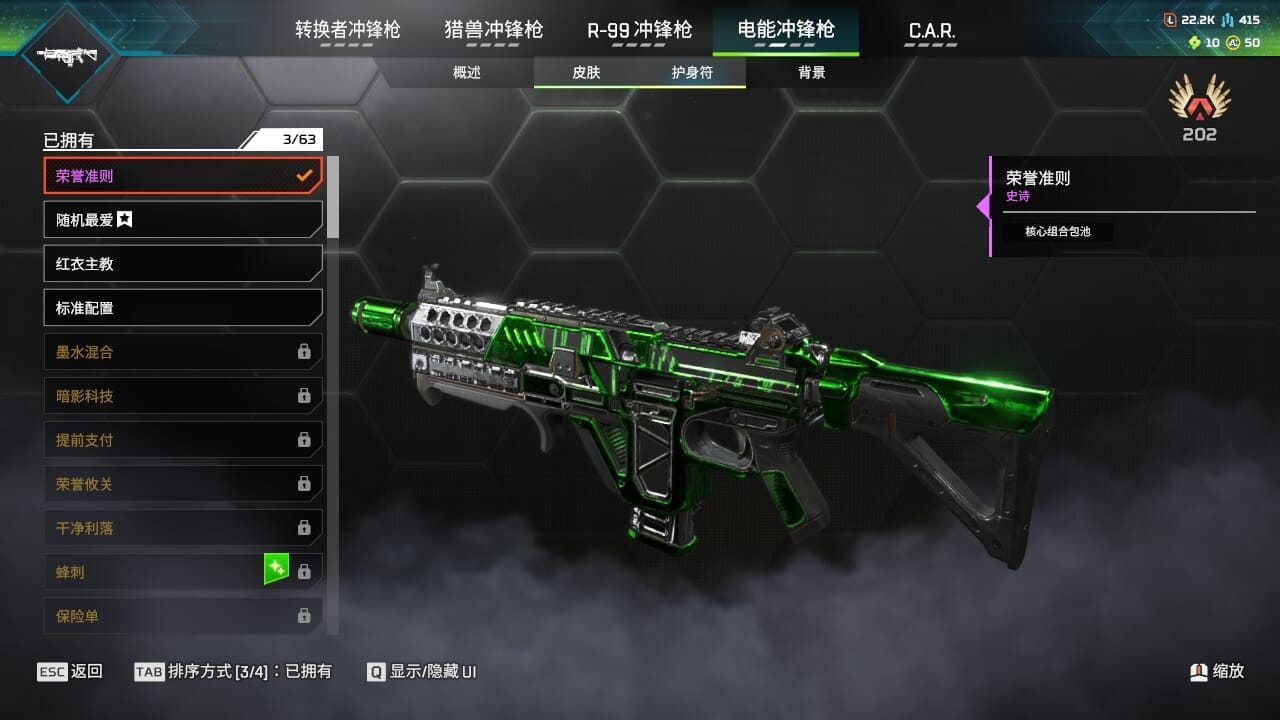The width and height of the screenshot is (1280, 720).
Task: Click the skin list scrollbar
Action: point(333,197)
